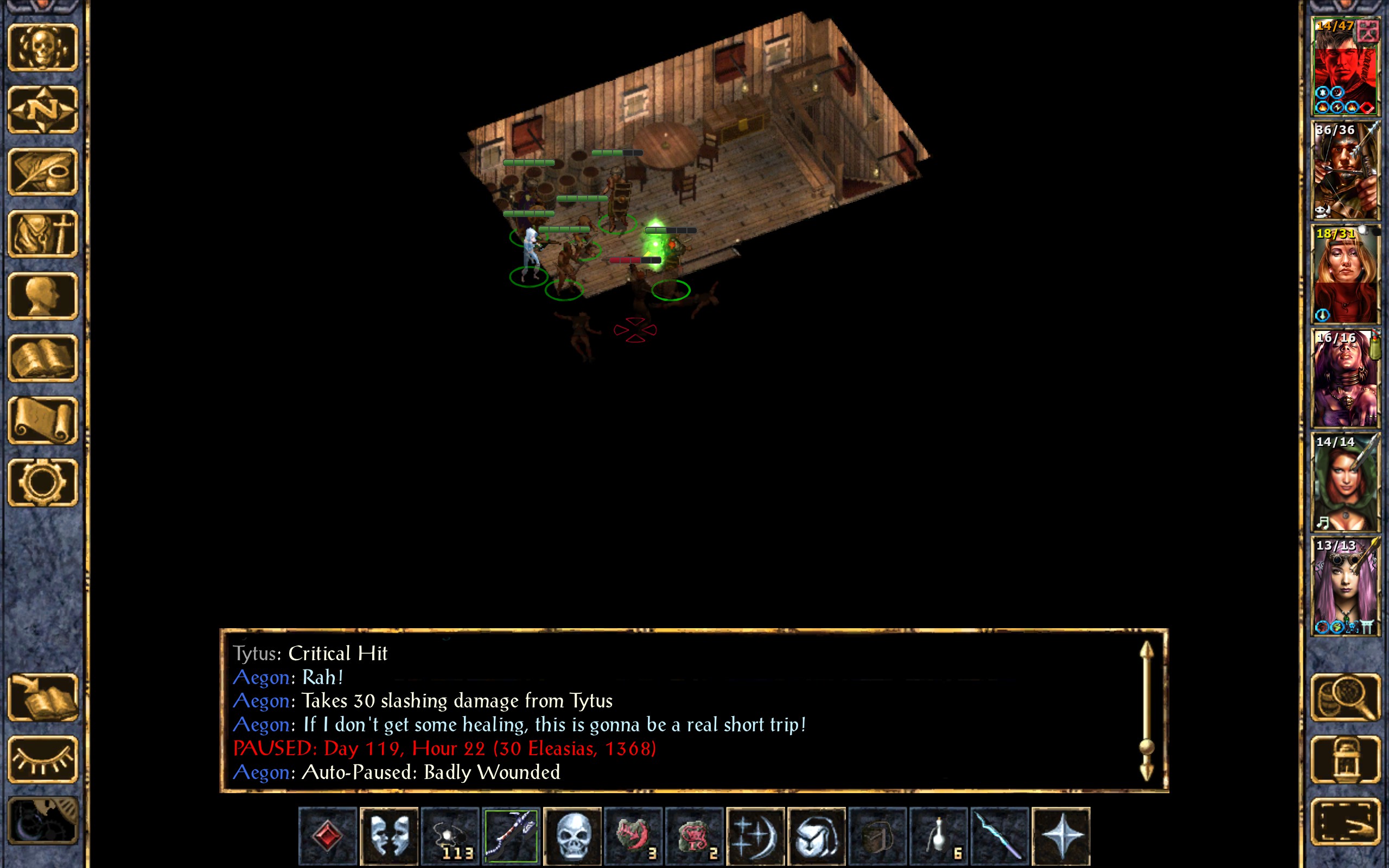Activate the twin masks action button
The image size is (1389, 868).
click(388, 836)
